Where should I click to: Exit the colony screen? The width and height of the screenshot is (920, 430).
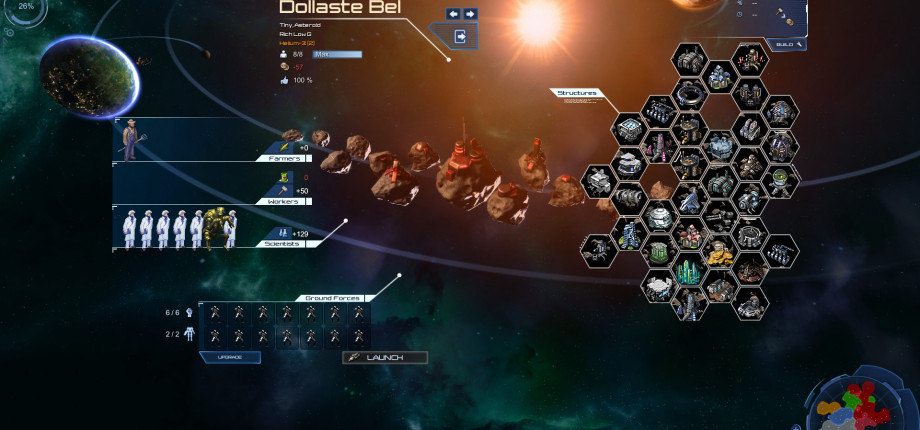460,37
